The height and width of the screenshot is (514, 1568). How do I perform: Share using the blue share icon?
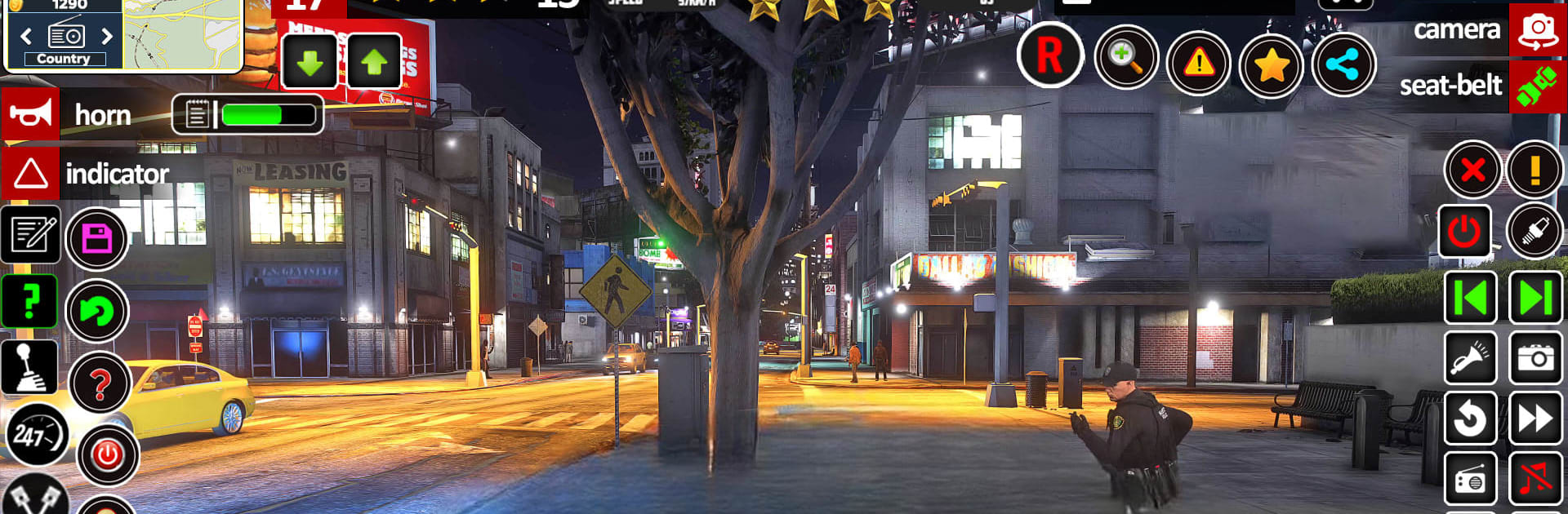1343,64
